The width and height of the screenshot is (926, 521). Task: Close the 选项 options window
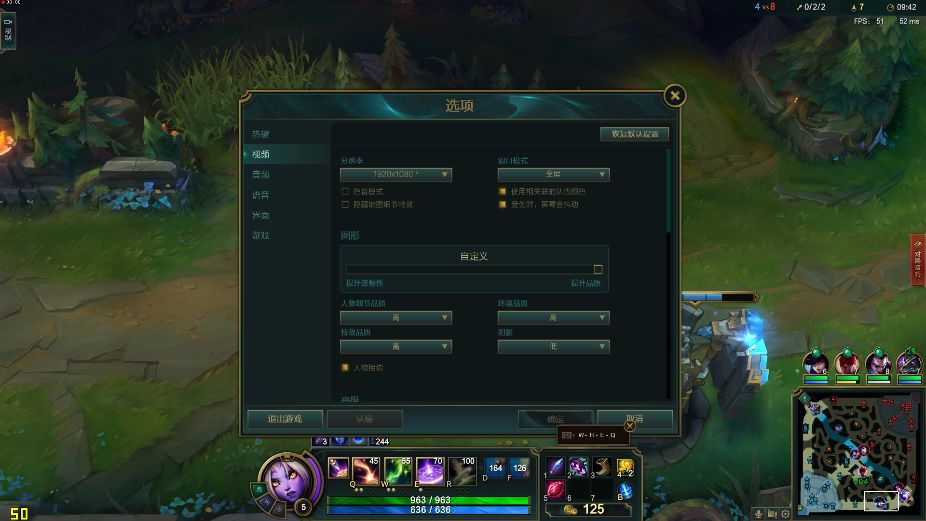click(x=676, y=95)
